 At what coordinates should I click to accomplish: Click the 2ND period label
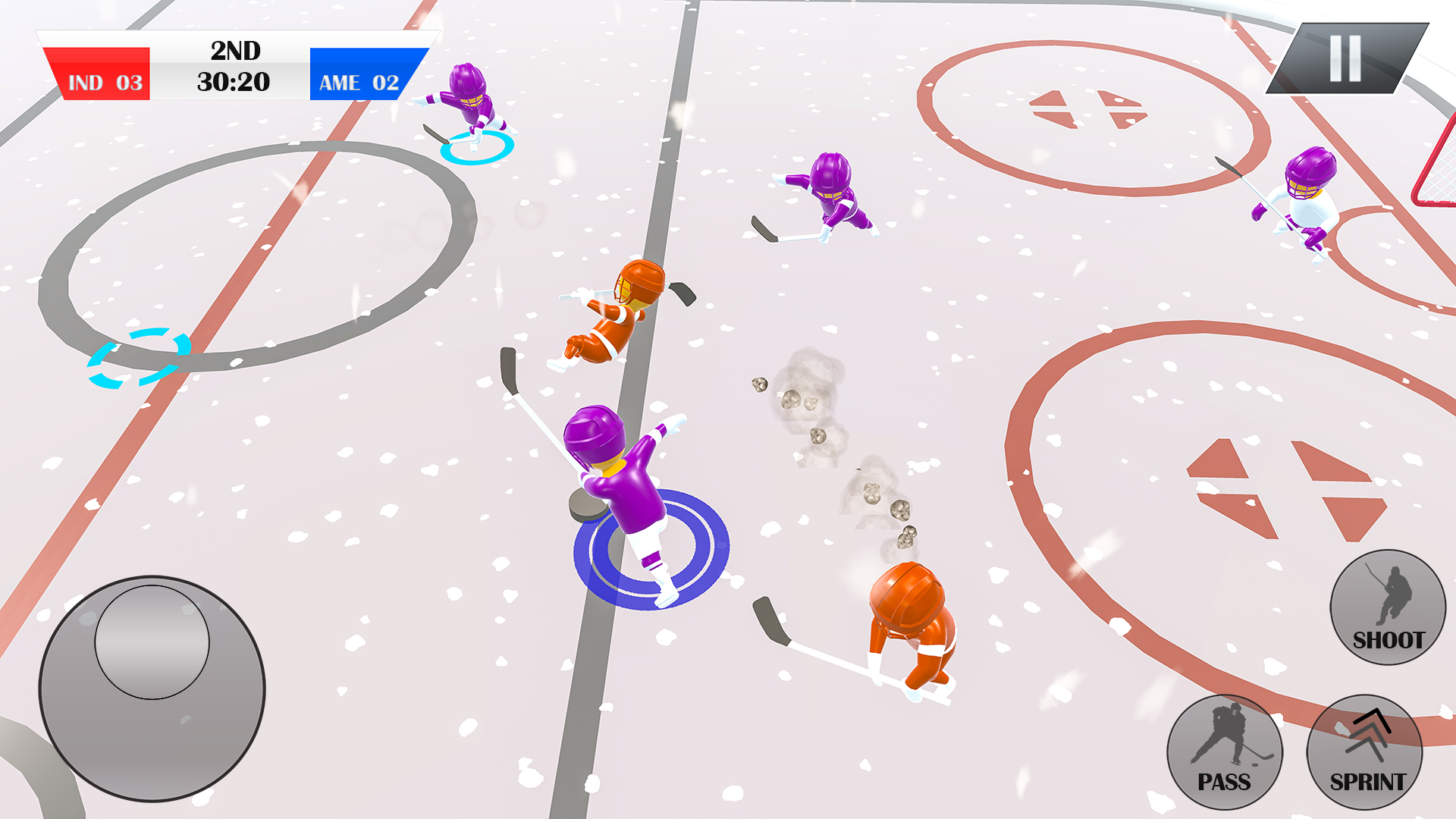(234, 52)
